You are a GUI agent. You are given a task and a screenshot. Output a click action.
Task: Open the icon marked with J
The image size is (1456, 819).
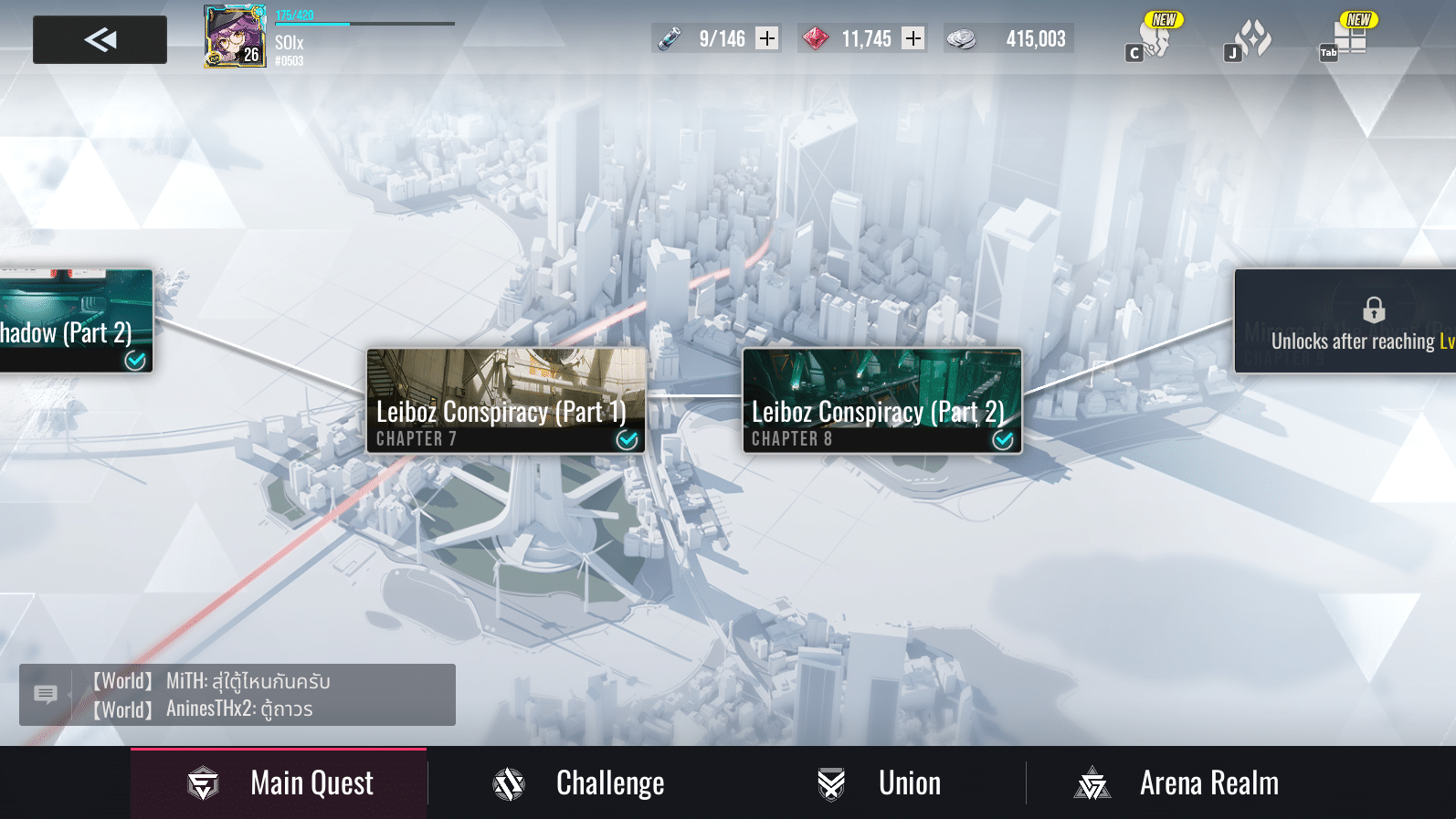[x=1250, y=39]
